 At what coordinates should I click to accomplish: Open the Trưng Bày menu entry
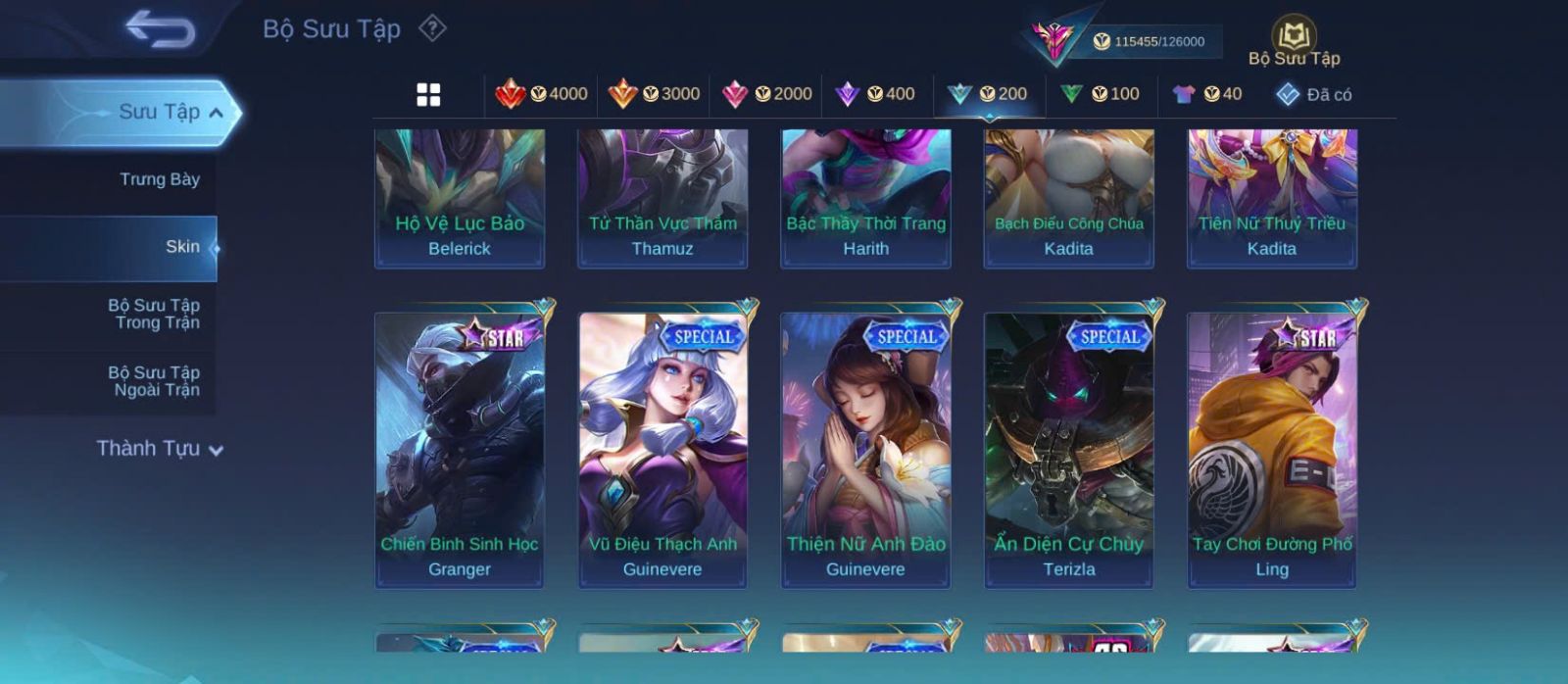pyautogui.click(x=159, y=179)
